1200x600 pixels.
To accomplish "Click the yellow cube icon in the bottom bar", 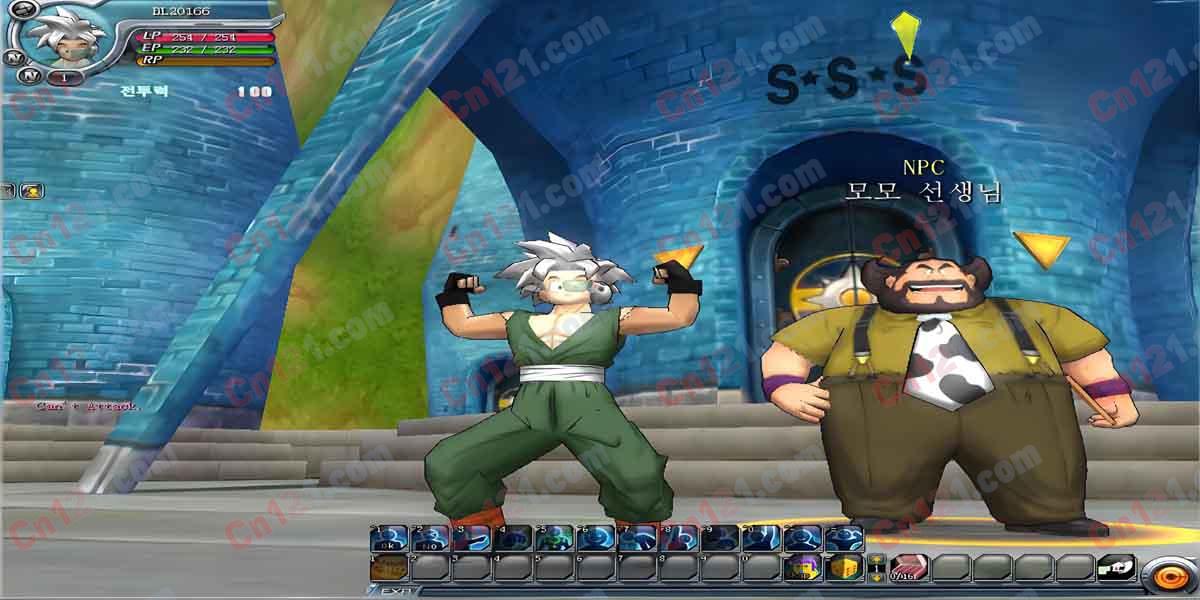I will [846, 569].
